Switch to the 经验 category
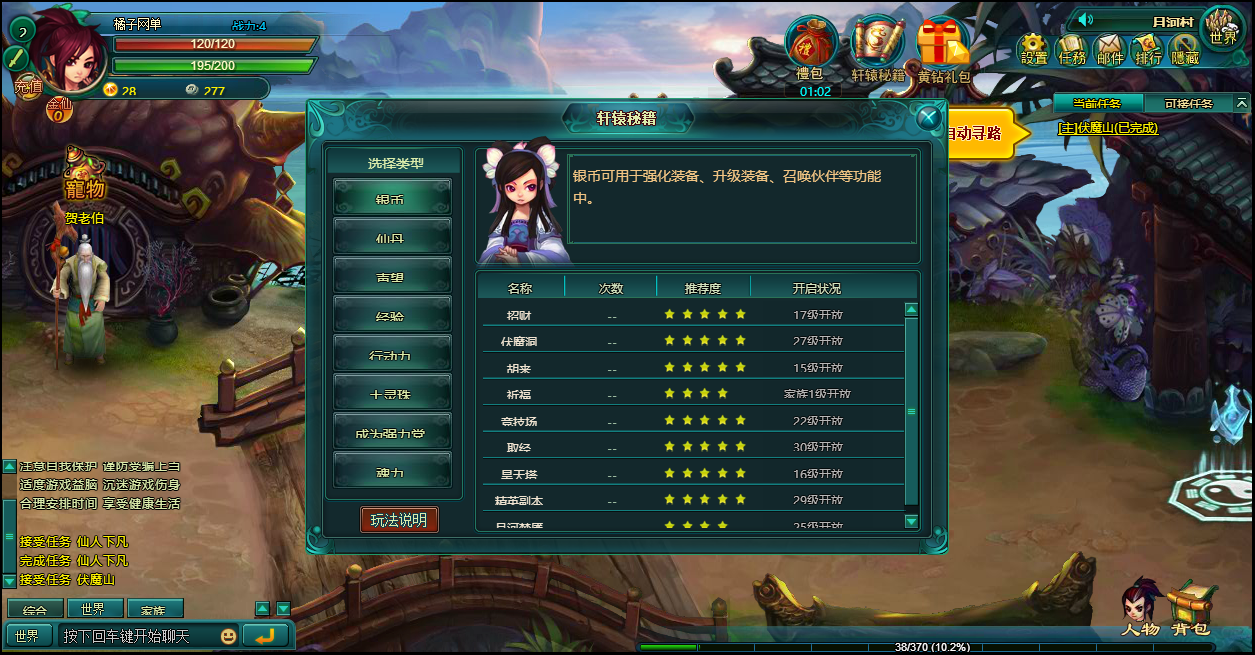 tap(392, 316)
